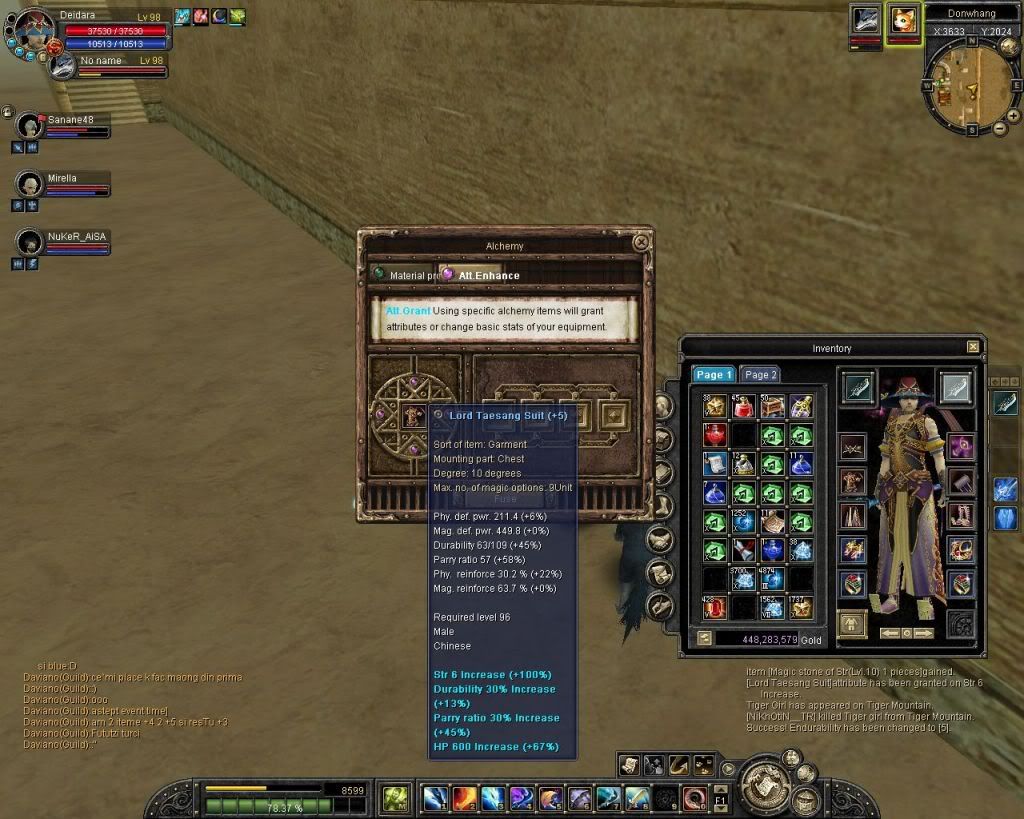Close the Inventory window
This screenshot has width=1024, height=819.
tap(973, 347)
